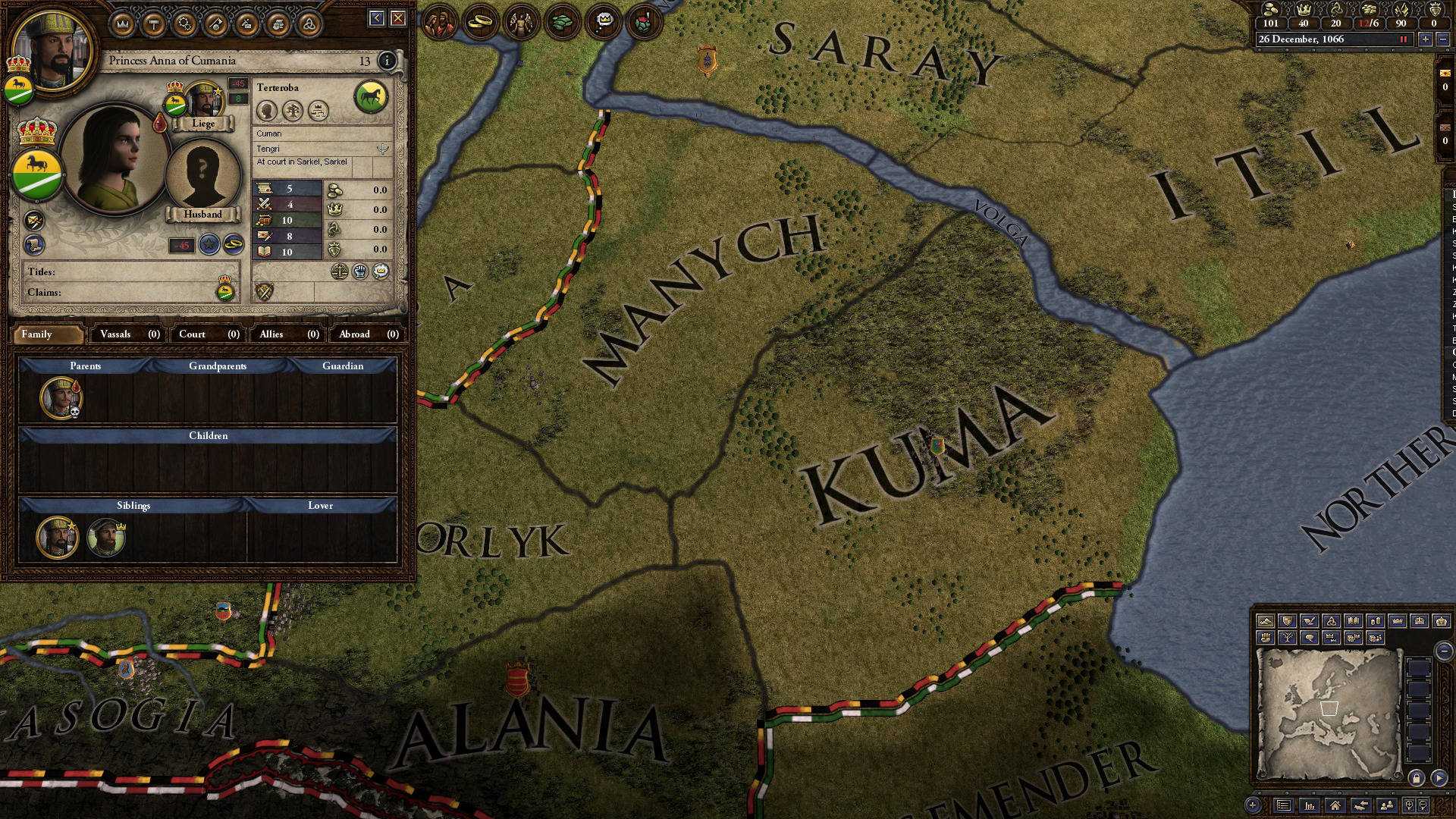Switch to the Vassals tab
Screen dimensions: 1456x819
click(x=118, y=334)
